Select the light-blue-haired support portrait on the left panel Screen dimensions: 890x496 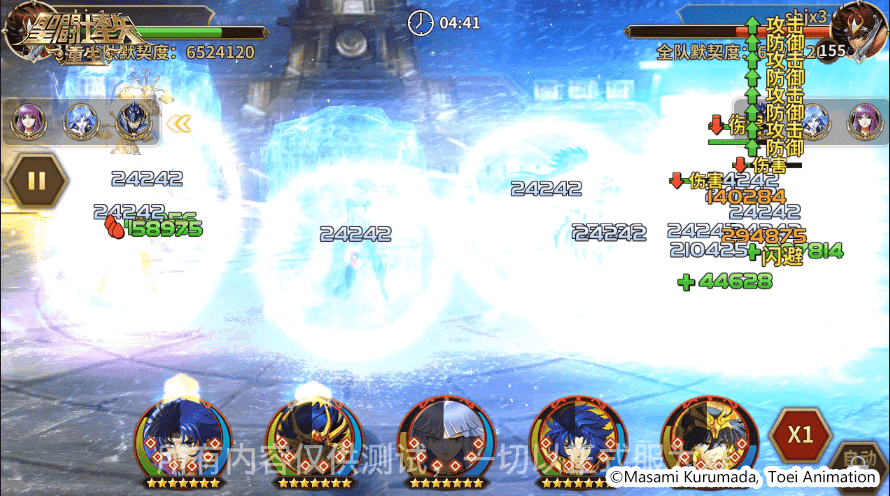pos(79,122)
